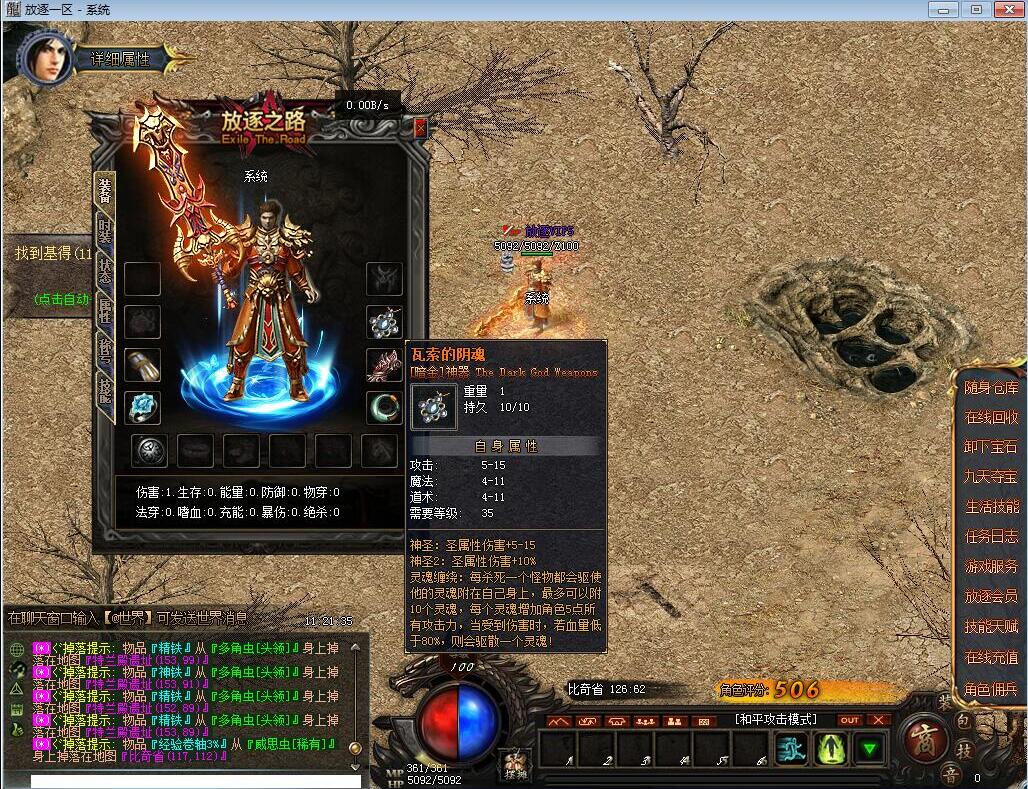Select the blue gem ring slot
Image resolution: width=1028 pixels, height=789 pixels.
(x=142, y=407)
